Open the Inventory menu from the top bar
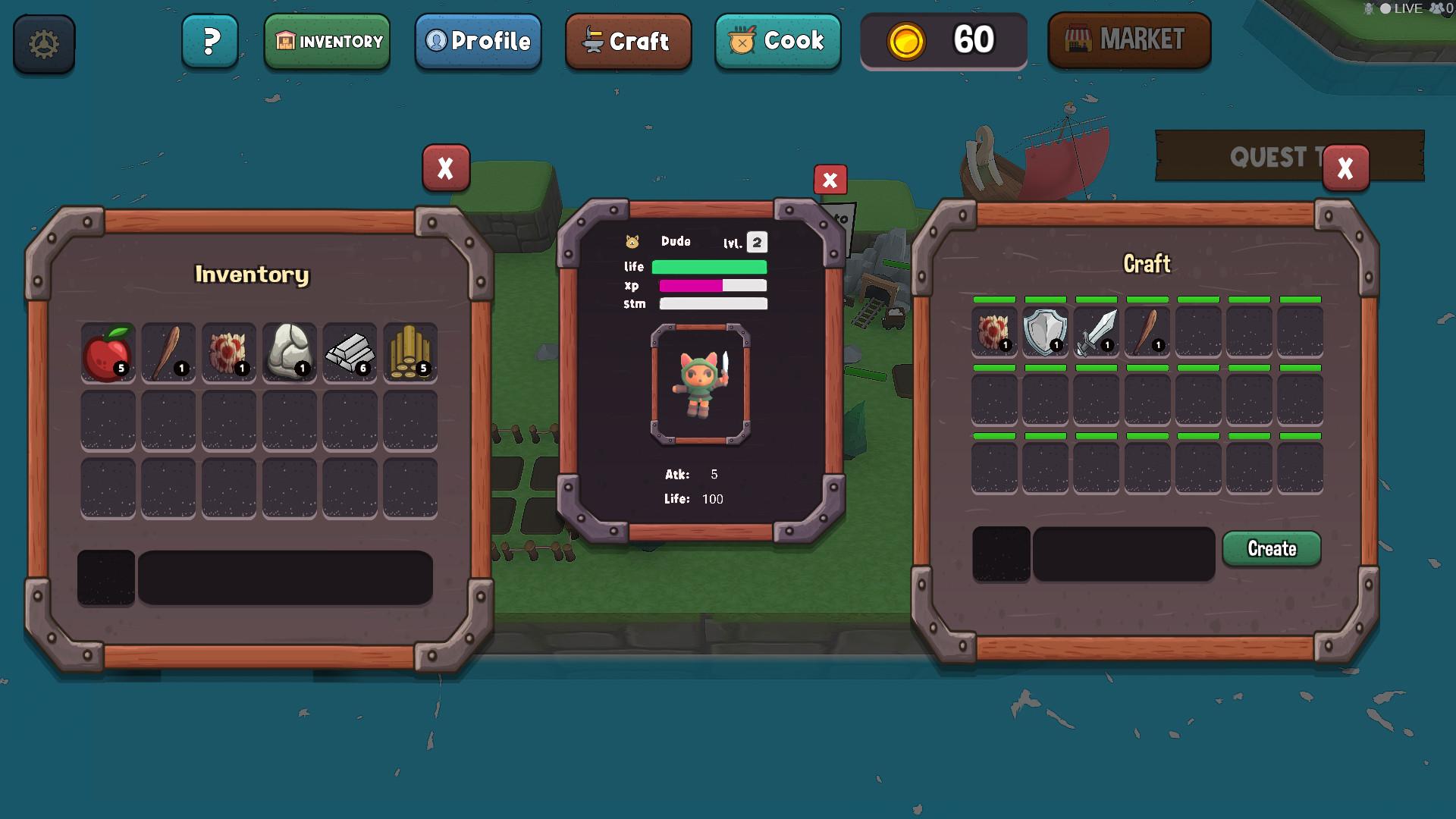The width and height of the screenshot is (1456, 819). pos(327,42)
